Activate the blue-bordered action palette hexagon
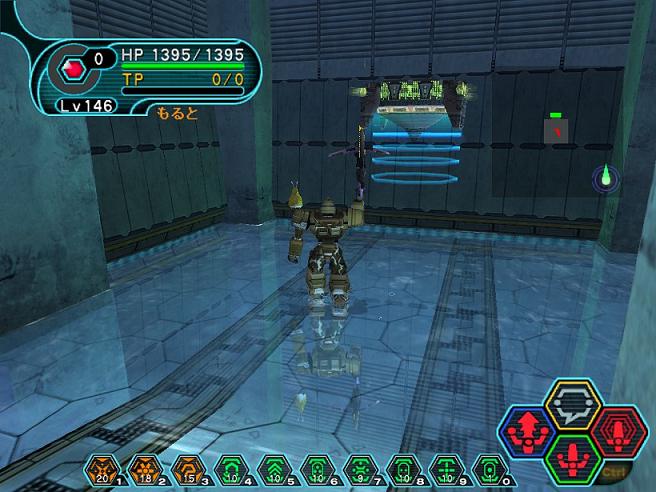The height and width of the screenshot is (492, 656). click(x=524, y=430)
